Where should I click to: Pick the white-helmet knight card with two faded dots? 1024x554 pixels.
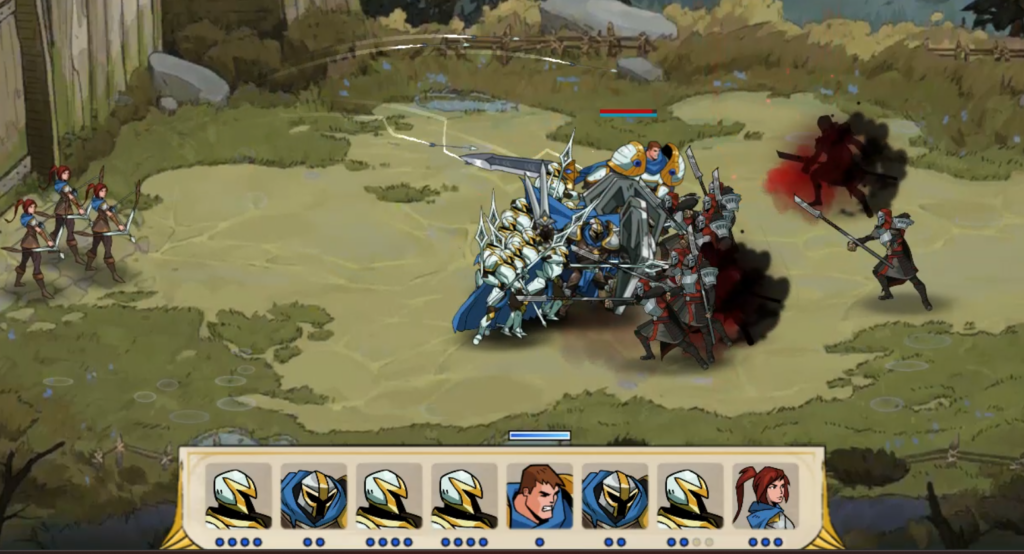coord(690,496)
